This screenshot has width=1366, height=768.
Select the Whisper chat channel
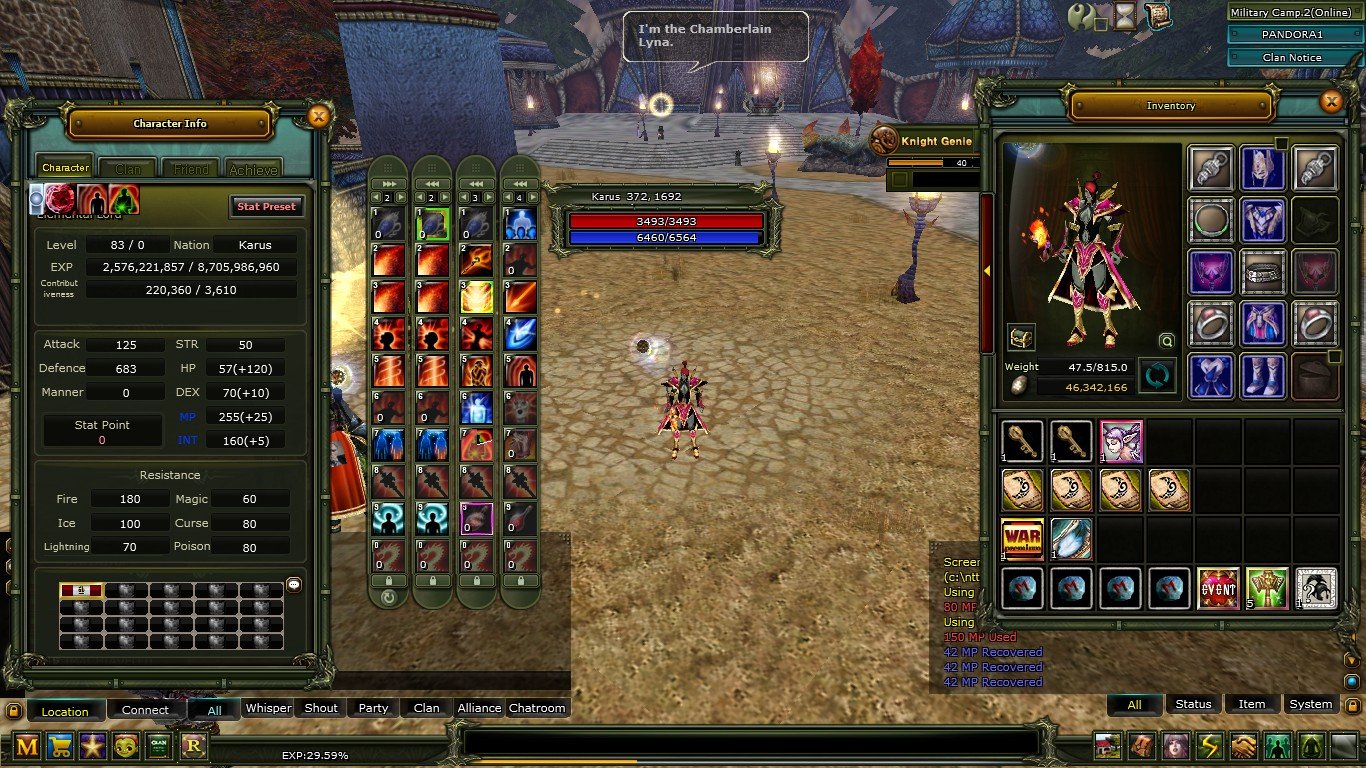[268, 708]
